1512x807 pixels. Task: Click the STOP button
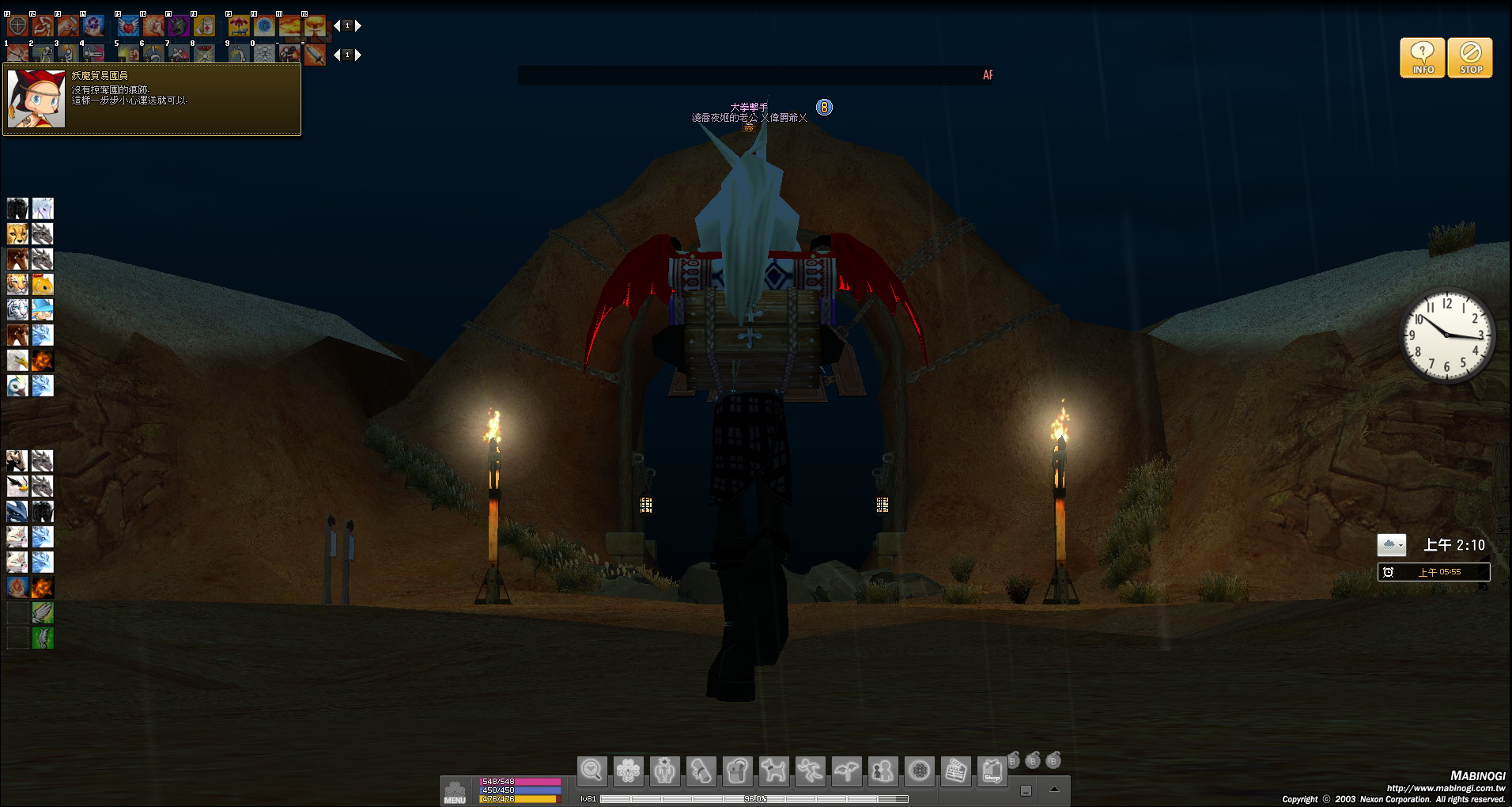[1470, 58]
